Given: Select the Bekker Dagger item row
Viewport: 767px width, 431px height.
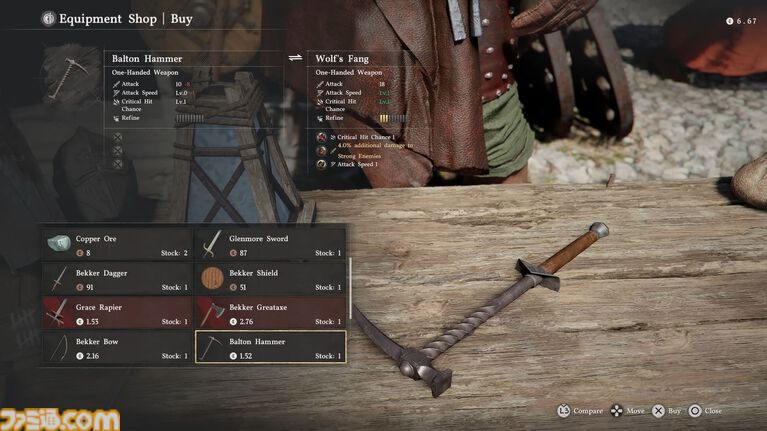Looking at the screenshot, I should (117, 279).
